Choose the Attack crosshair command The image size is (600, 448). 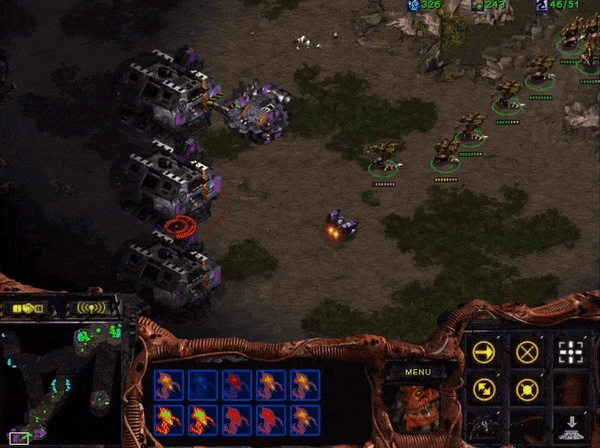click(570, 352)
